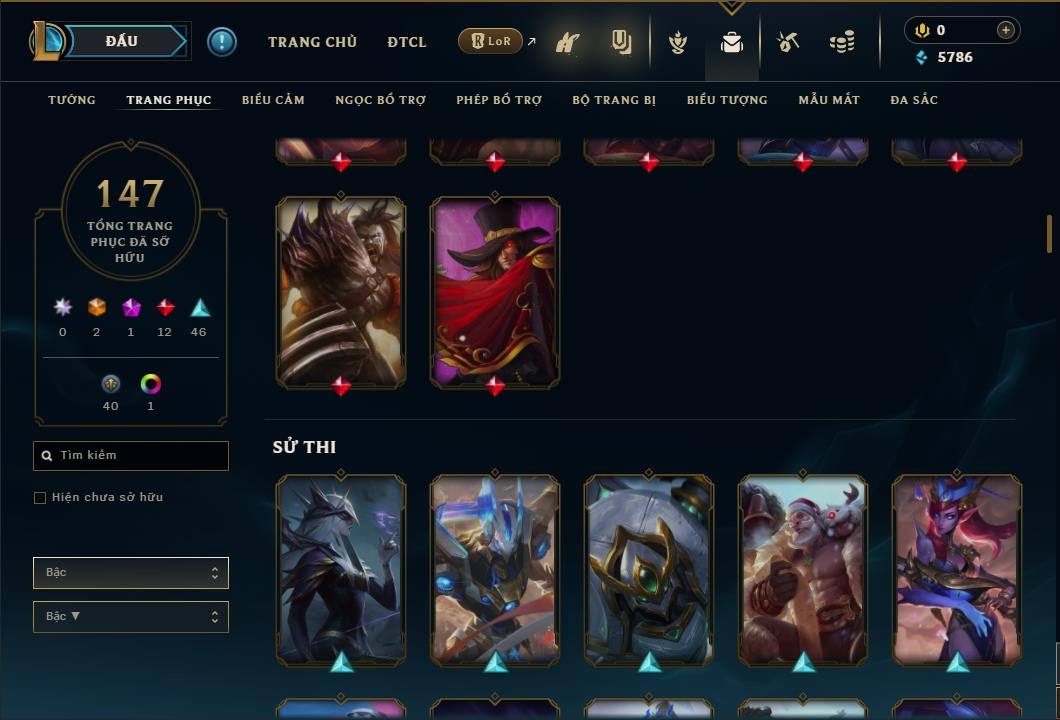Screen dimensions: 1060x720
Task: Go to TRANG CHỦ home page
Action: pyautogui.click(x=312, y=42)
